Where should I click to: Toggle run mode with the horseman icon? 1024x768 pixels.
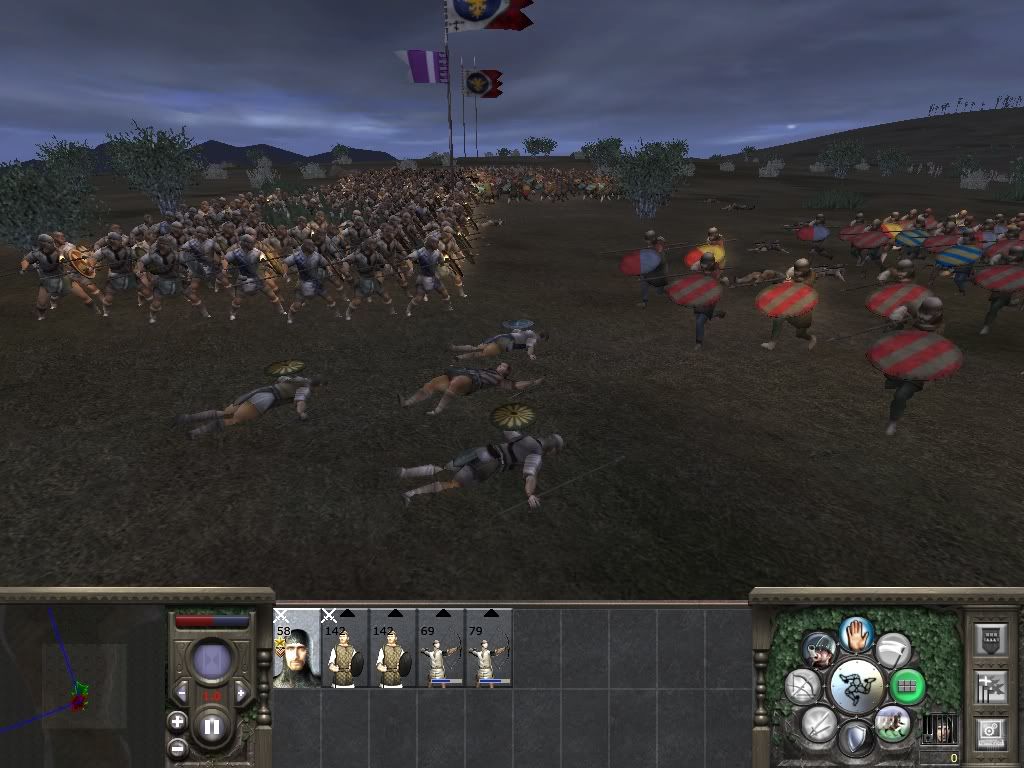[x=893, y=723]
